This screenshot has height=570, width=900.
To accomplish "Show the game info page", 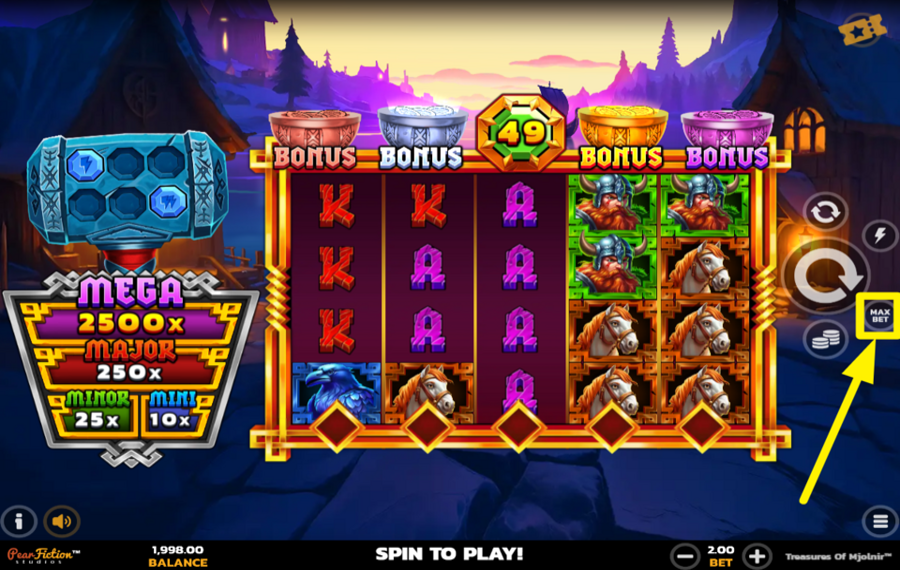I will click(20, 521).
